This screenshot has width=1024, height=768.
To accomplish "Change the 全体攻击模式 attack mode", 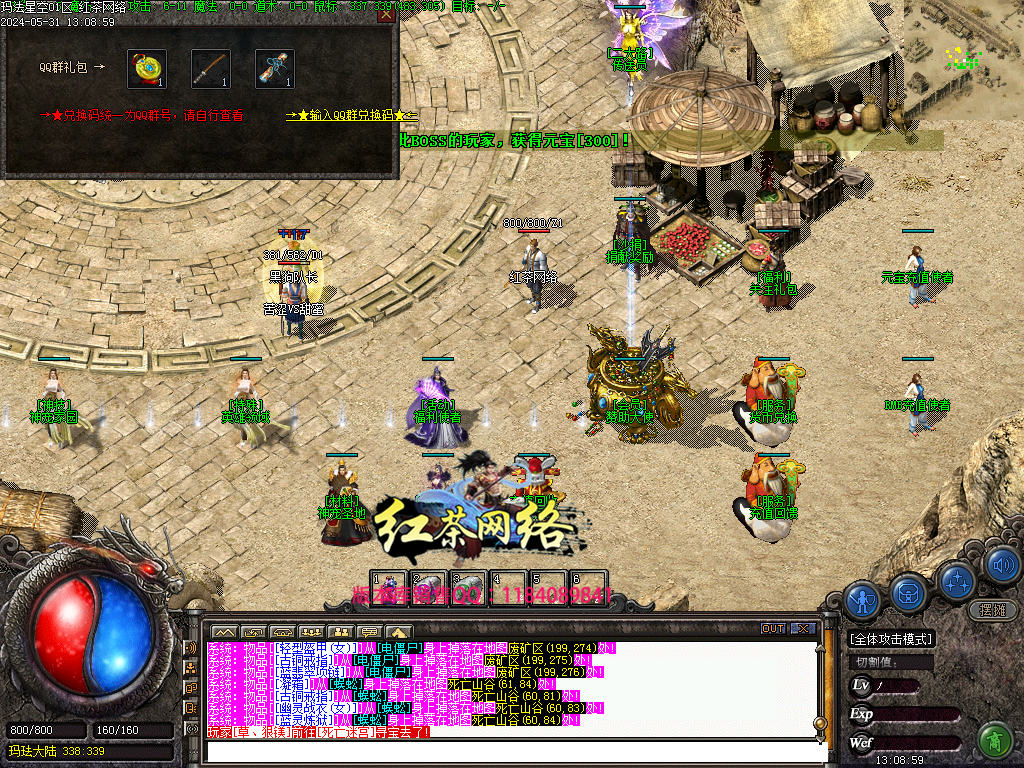I will (891, 639).
